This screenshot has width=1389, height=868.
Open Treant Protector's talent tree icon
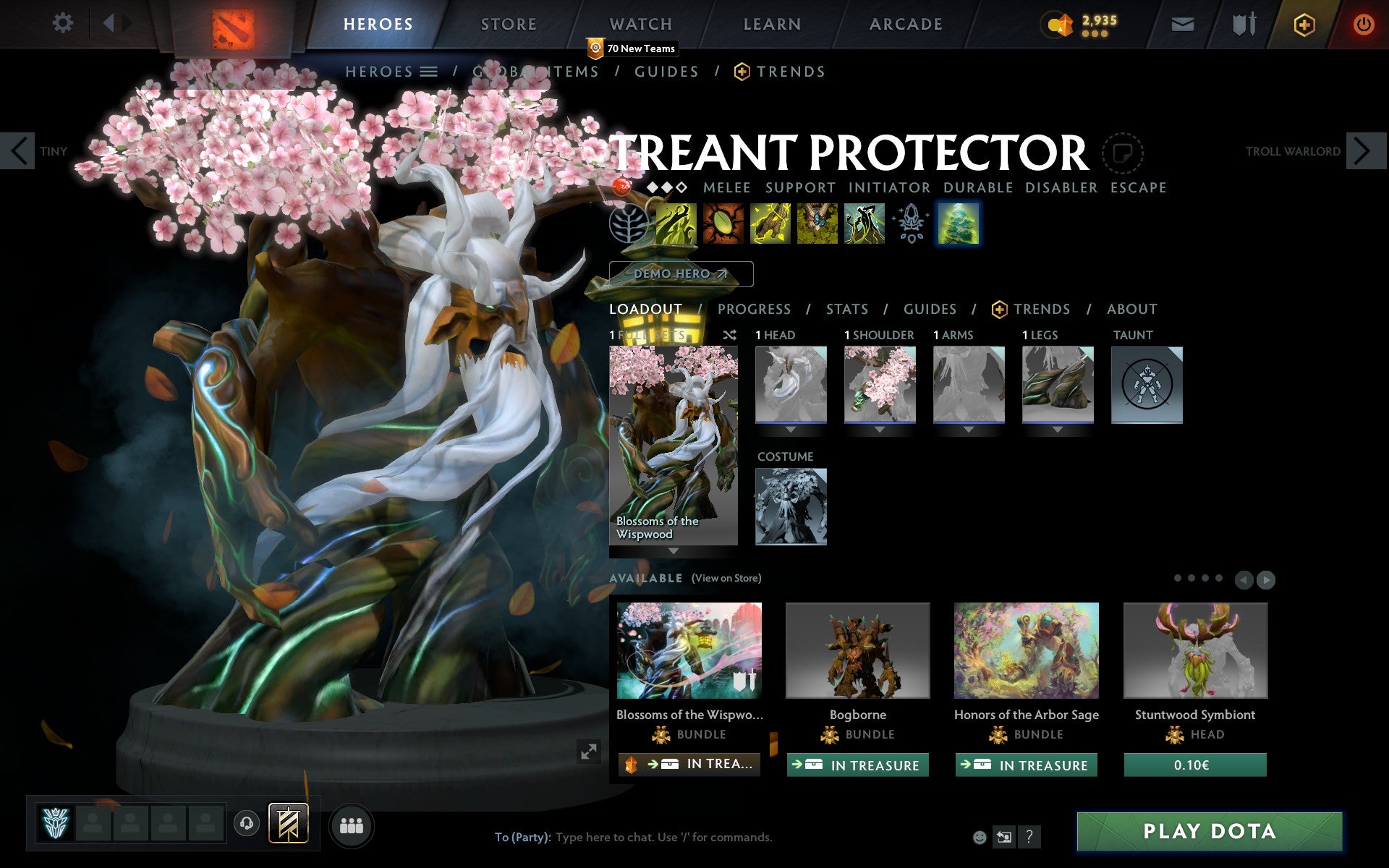[629, 224]
